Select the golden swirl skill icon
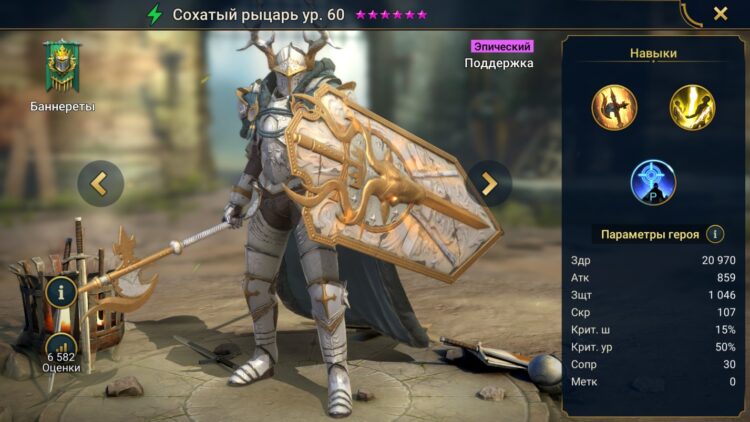The image size is (750, 422). [692, 107]
